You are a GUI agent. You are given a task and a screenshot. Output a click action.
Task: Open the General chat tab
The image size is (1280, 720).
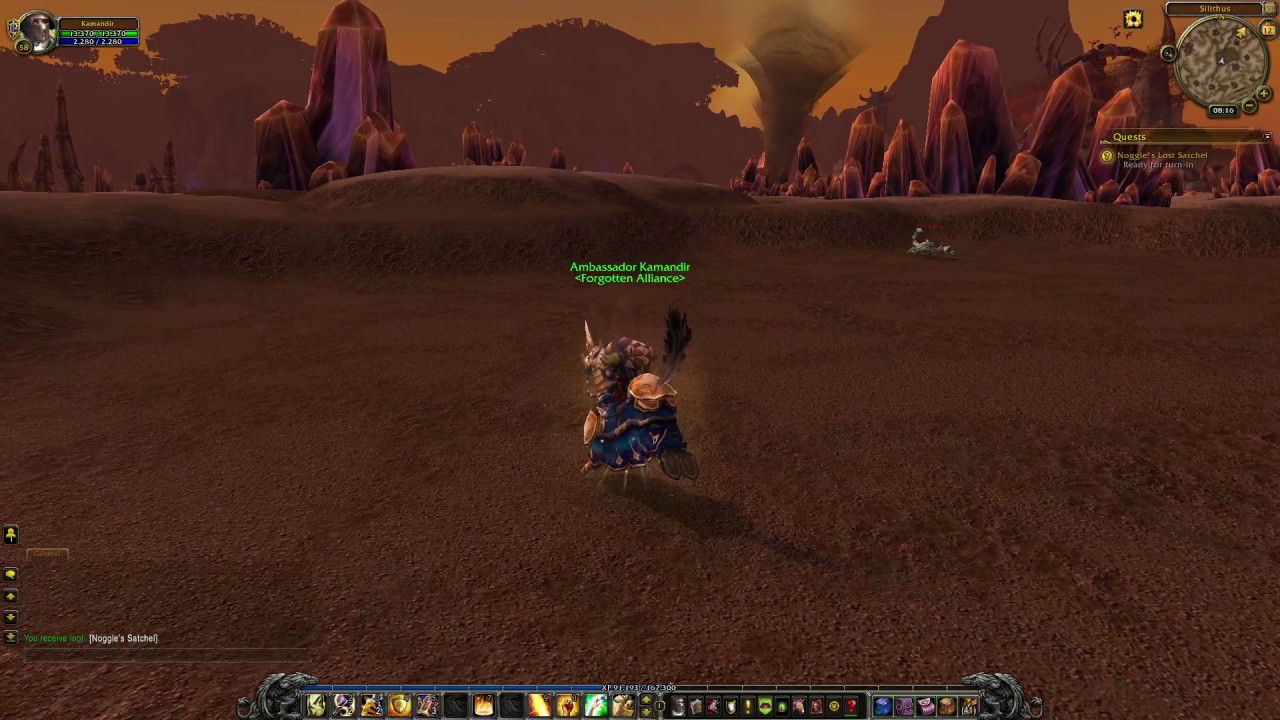(x=46, y=553)
